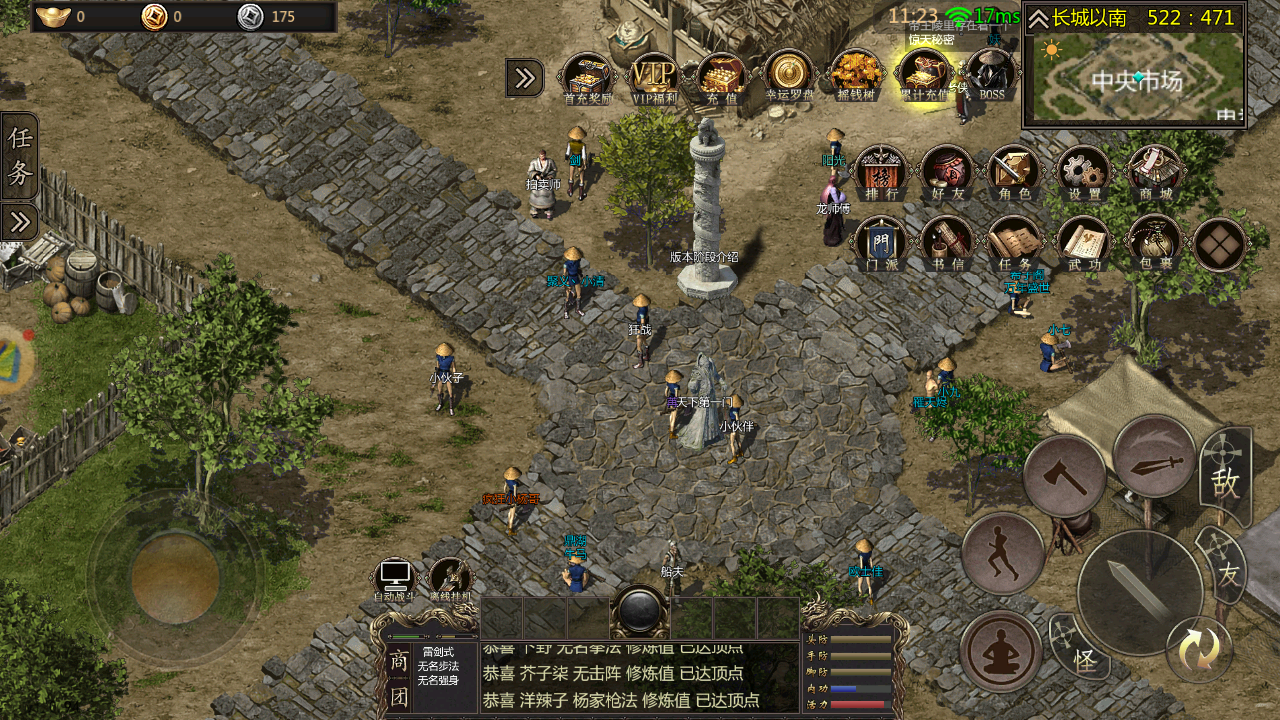The image size is (1280, 720).
Task: Open the 包裹 inventory bag
Action: [1152, 242]
